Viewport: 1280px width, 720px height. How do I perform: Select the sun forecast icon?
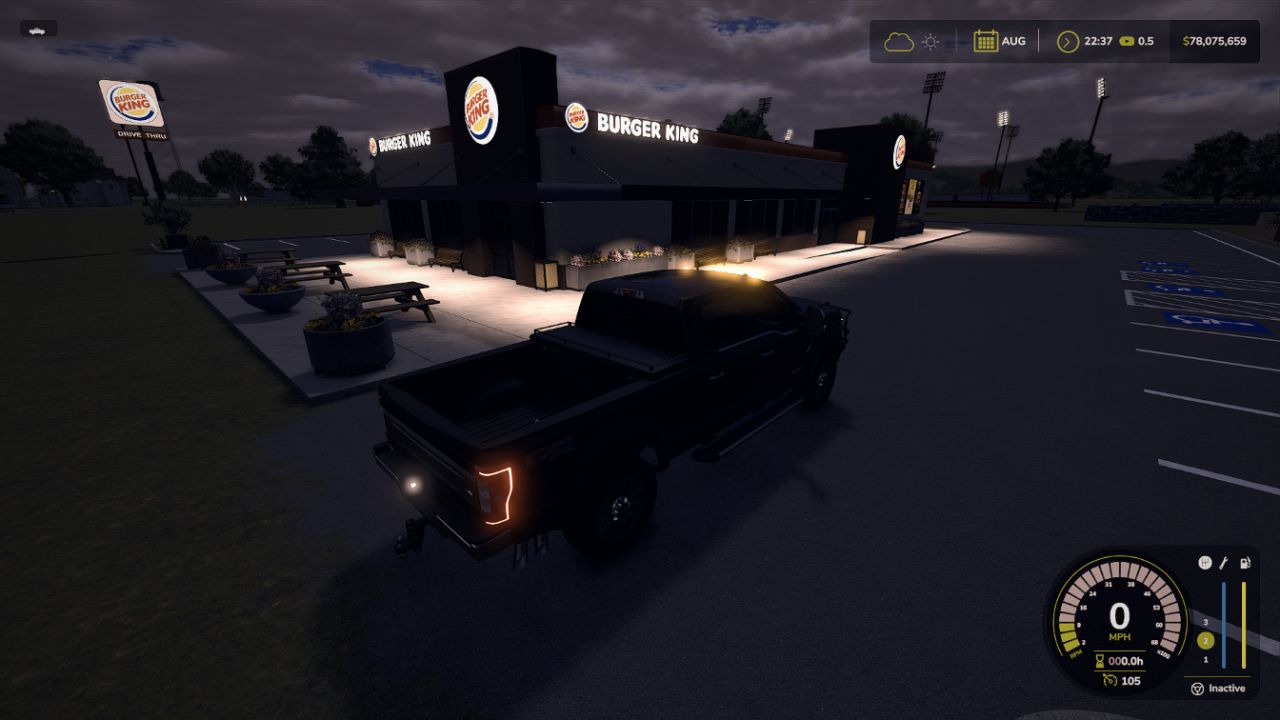pos(930,40)
